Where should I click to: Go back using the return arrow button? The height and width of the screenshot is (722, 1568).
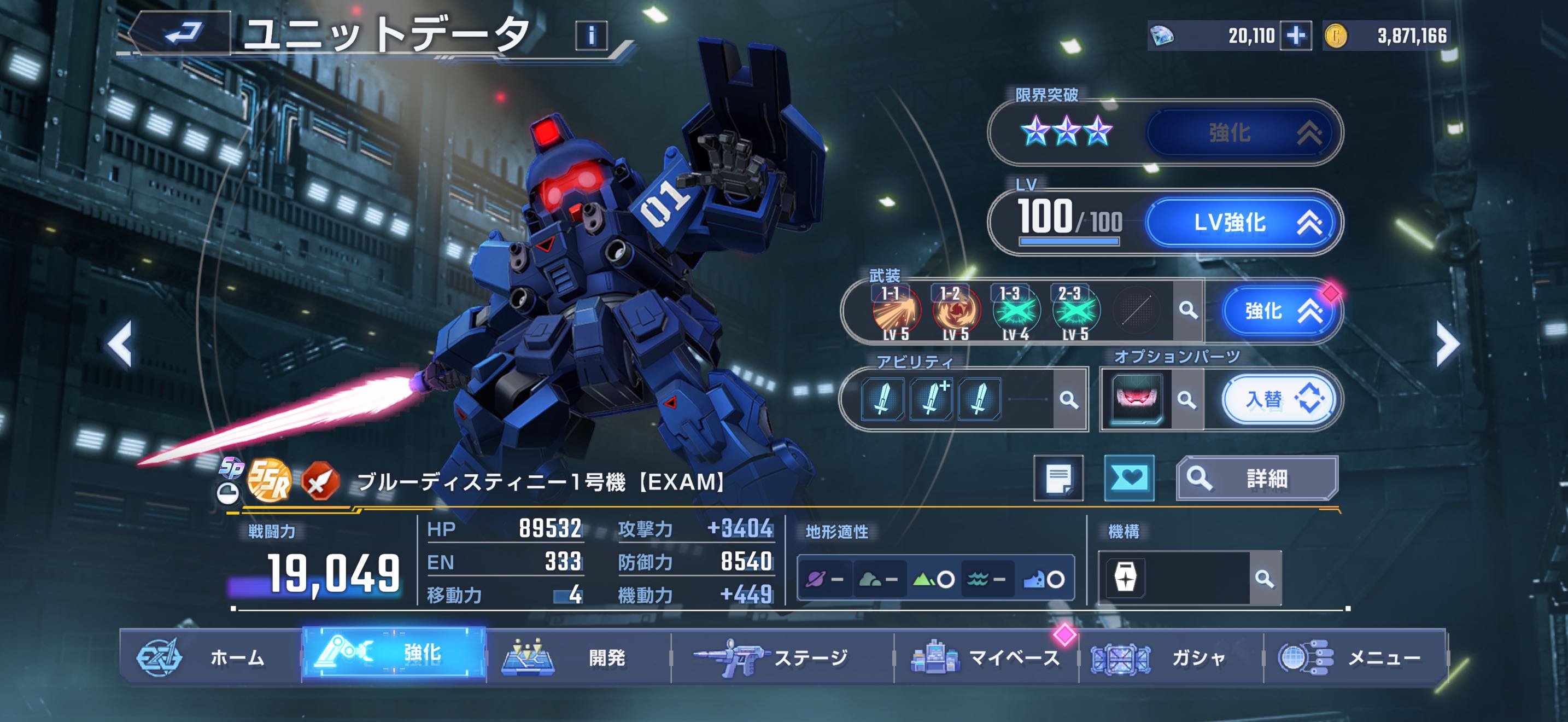pos(182,33)
